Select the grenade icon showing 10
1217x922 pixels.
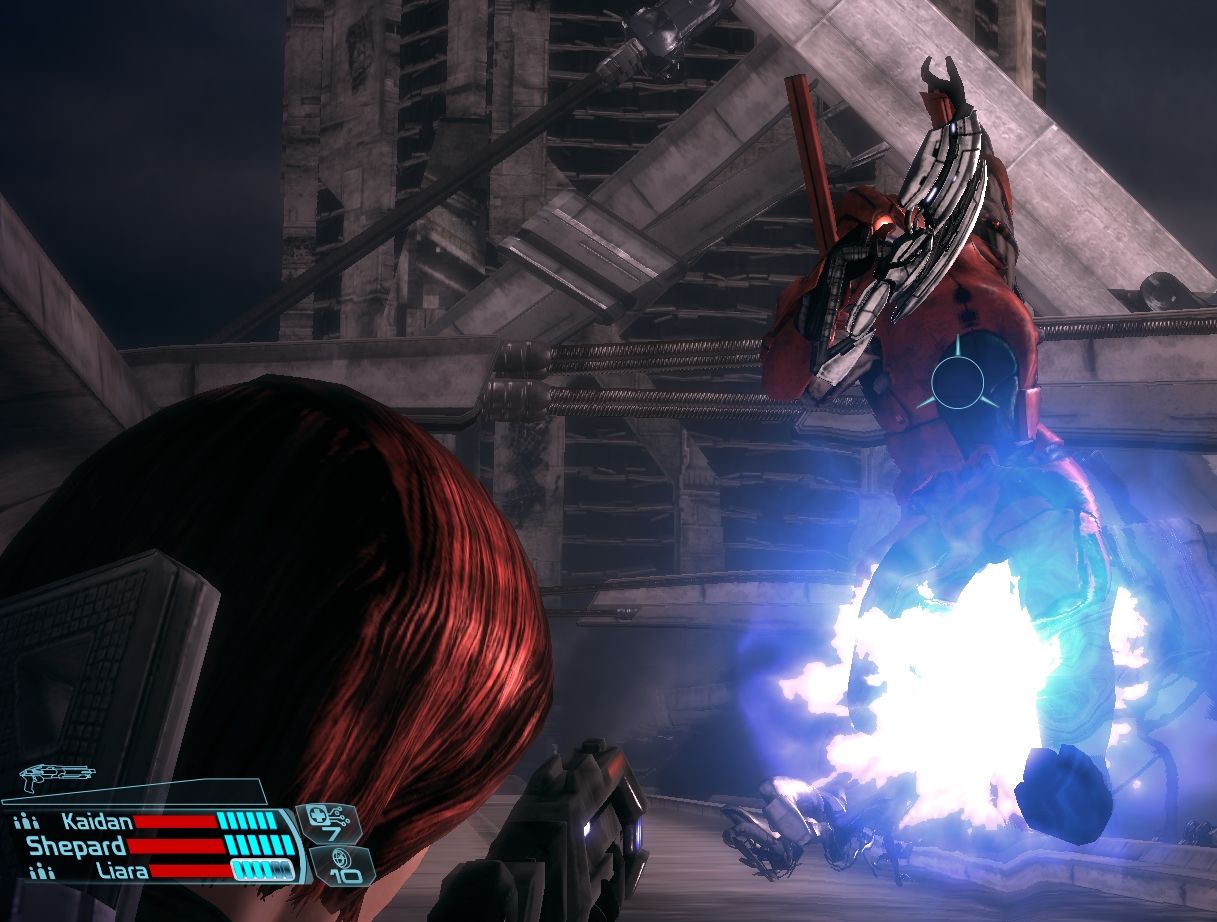point(342,865)
